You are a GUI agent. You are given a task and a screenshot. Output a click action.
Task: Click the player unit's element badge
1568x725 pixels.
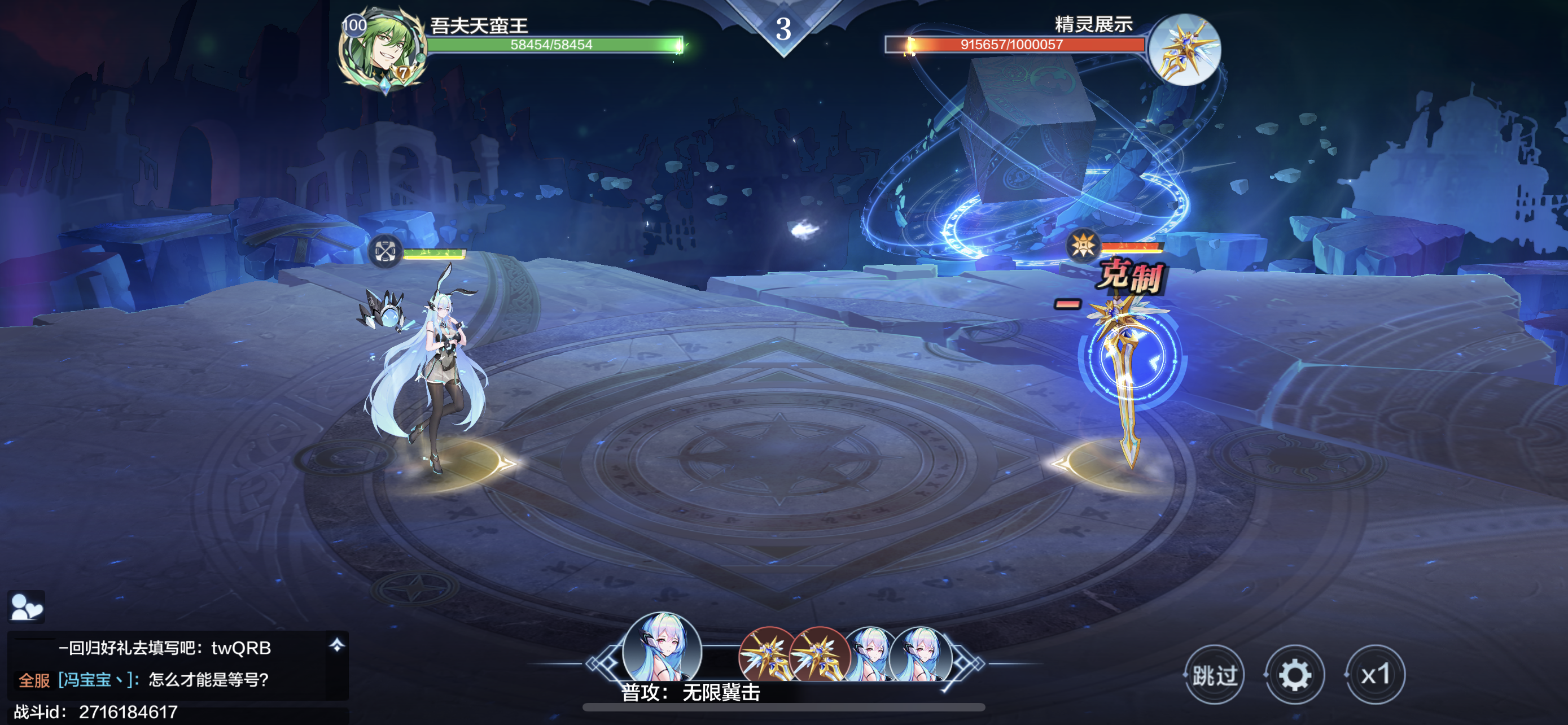(385, 251)
